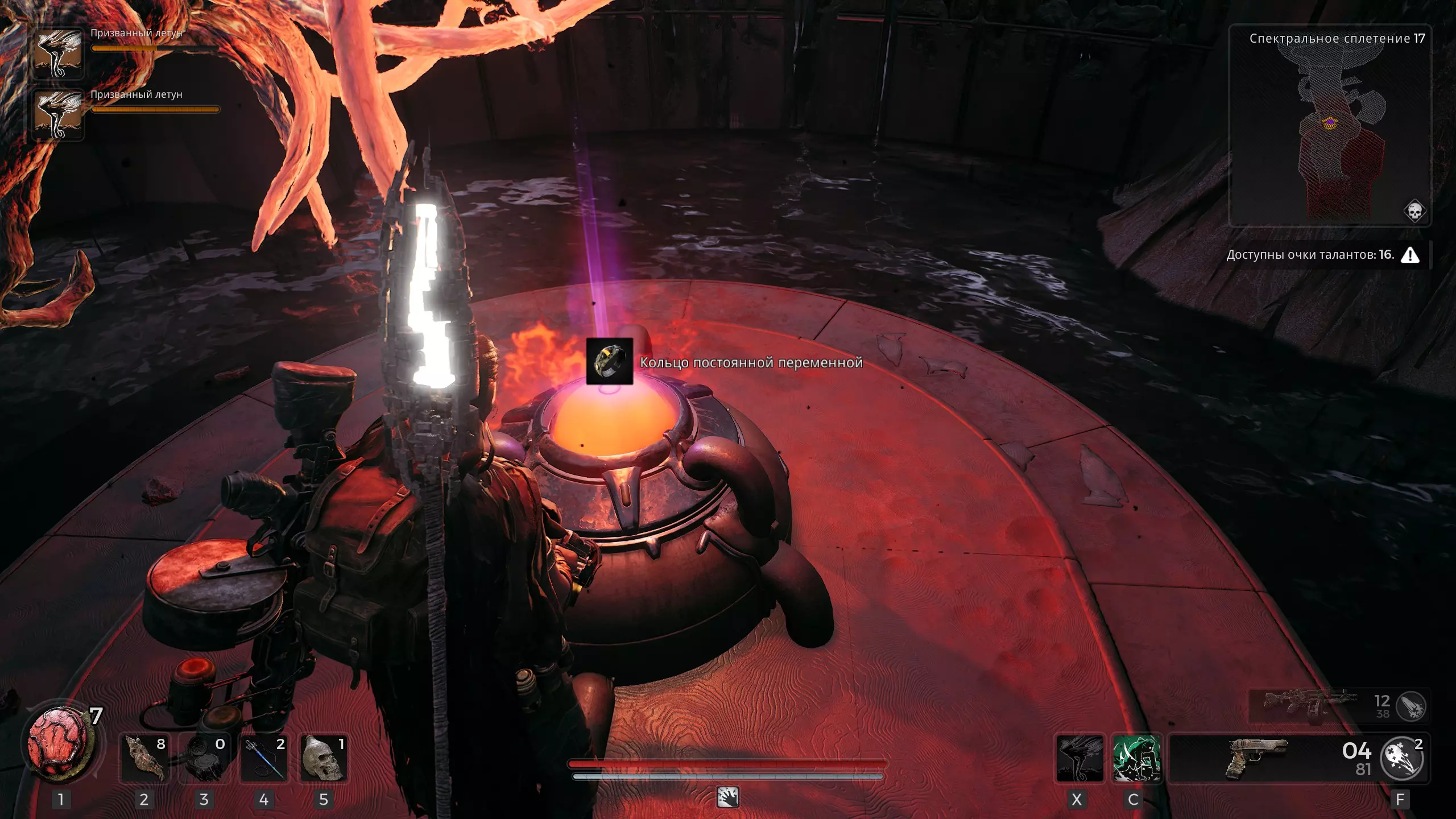Select the equipped pistol weapon slot
This screenshot has height=819, width=1456.
[x=1256, y=759]
